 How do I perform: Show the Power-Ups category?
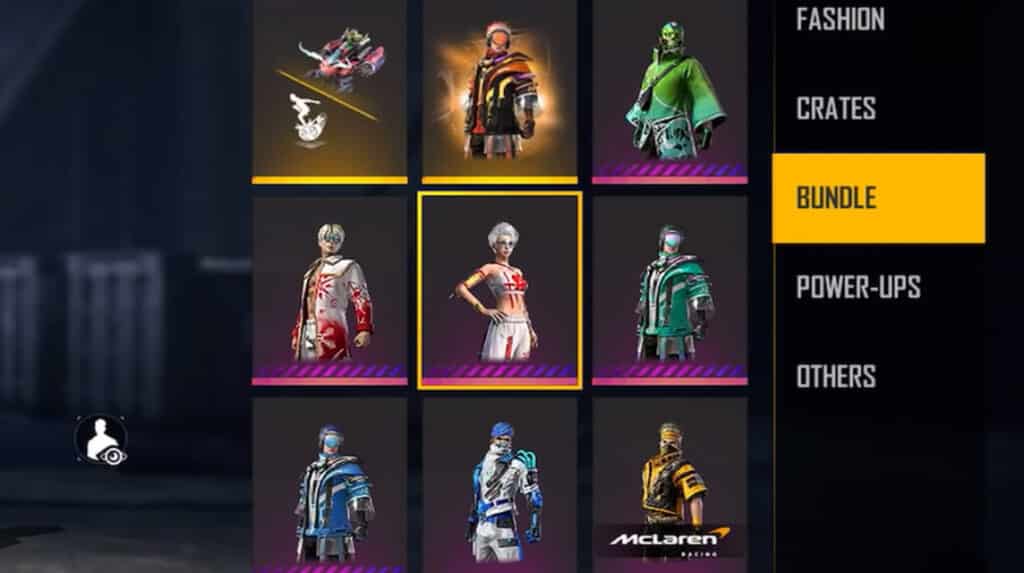click(x=858, y=287)
